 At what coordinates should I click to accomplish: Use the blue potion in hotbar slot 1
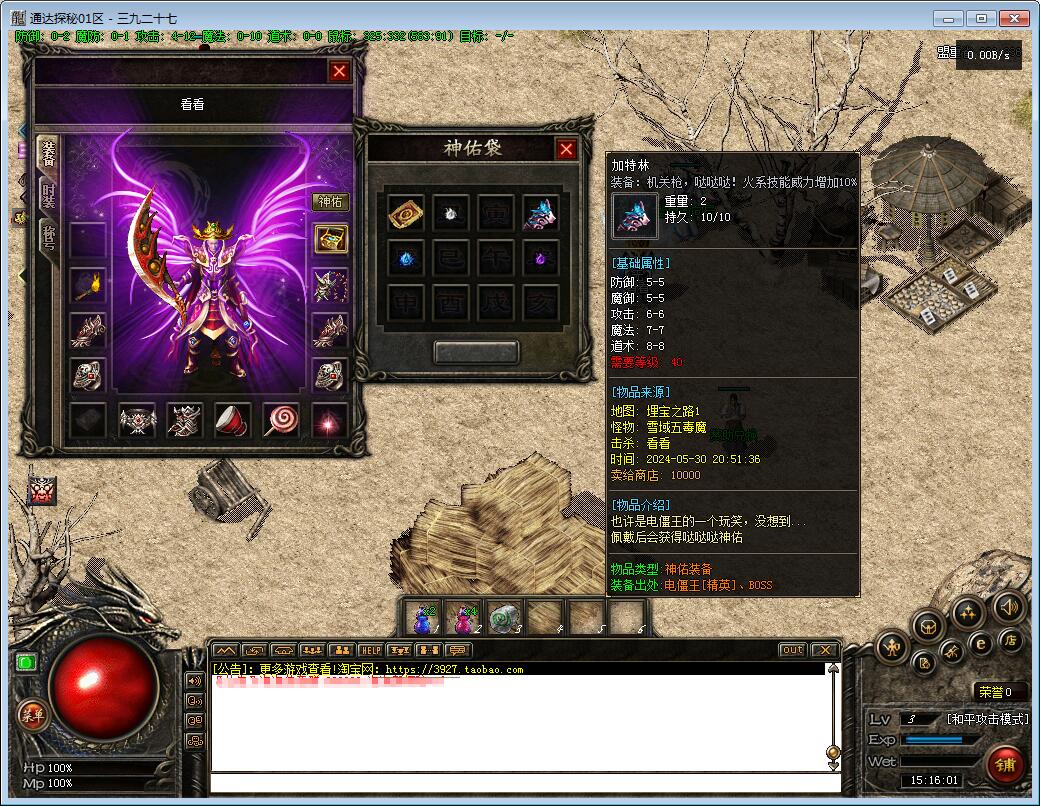click(423, 620)
